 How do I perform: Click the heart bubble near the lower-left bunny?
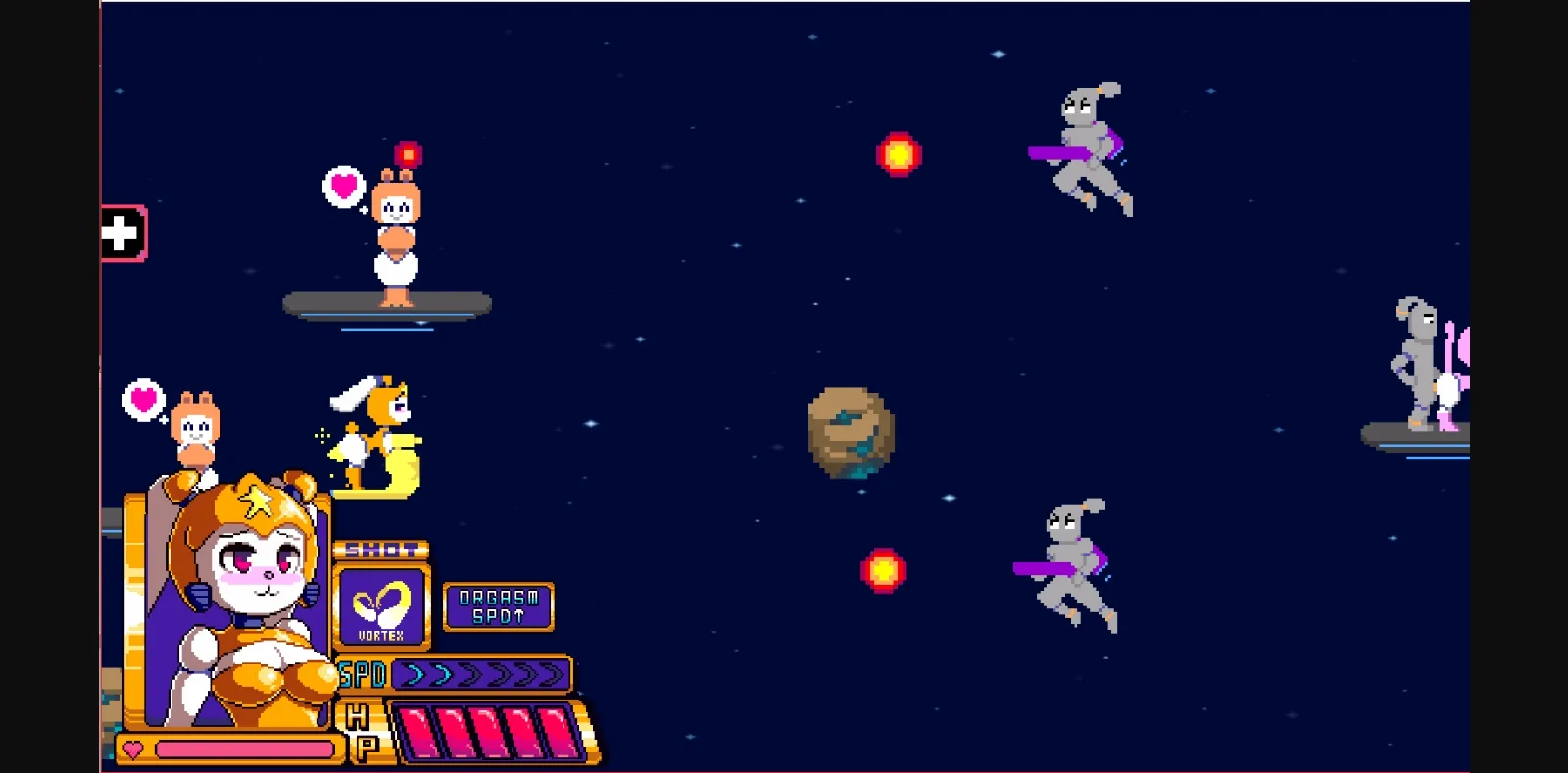tap(142, 399)
